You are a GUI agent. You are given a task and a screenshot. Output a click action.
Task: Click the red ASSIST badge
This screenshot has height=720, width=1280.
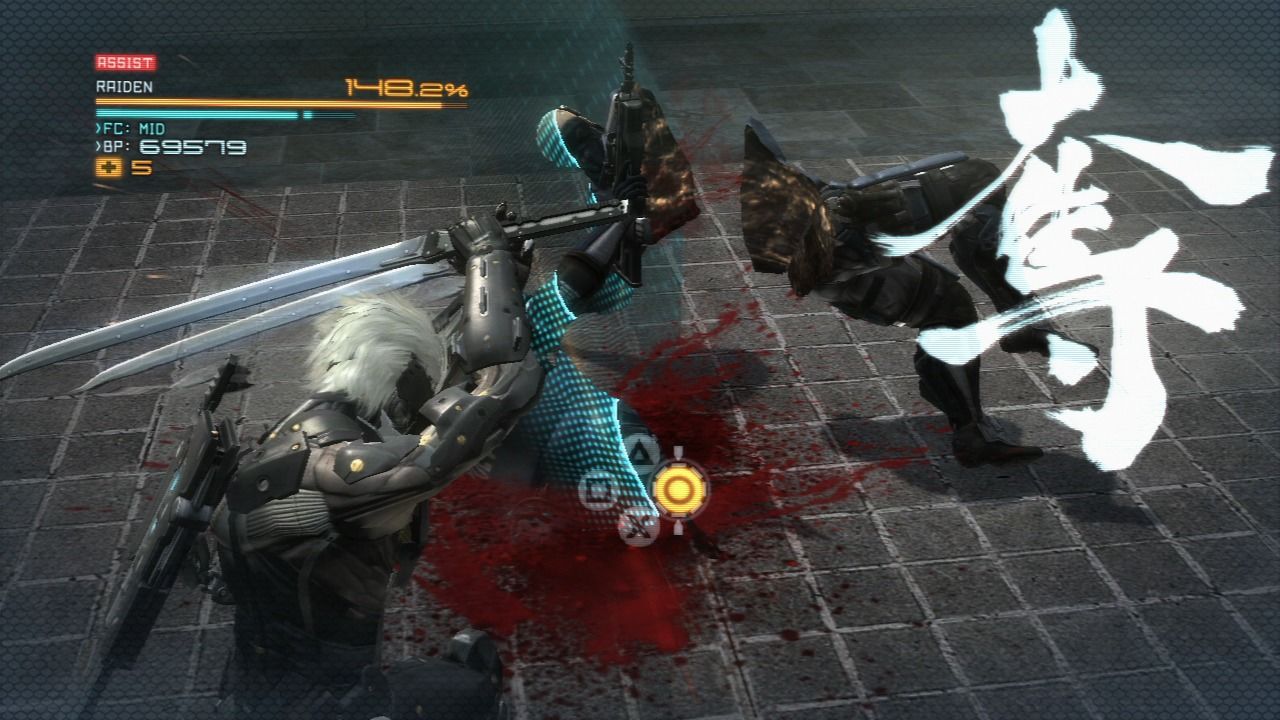click(125, 62)
